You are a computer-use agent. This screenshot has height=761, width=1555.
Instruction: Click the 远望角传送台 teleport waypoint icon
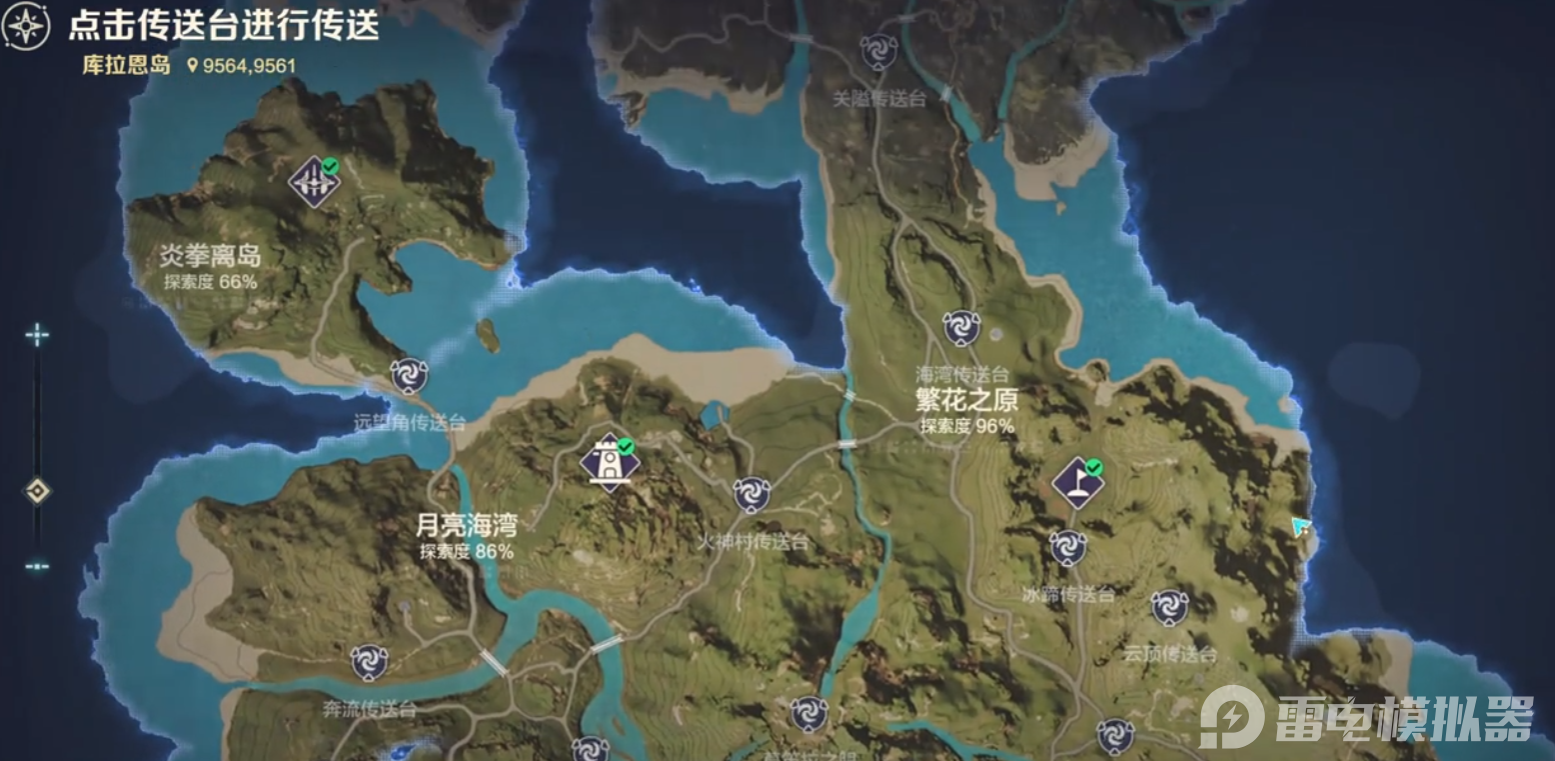click(409, 377)
